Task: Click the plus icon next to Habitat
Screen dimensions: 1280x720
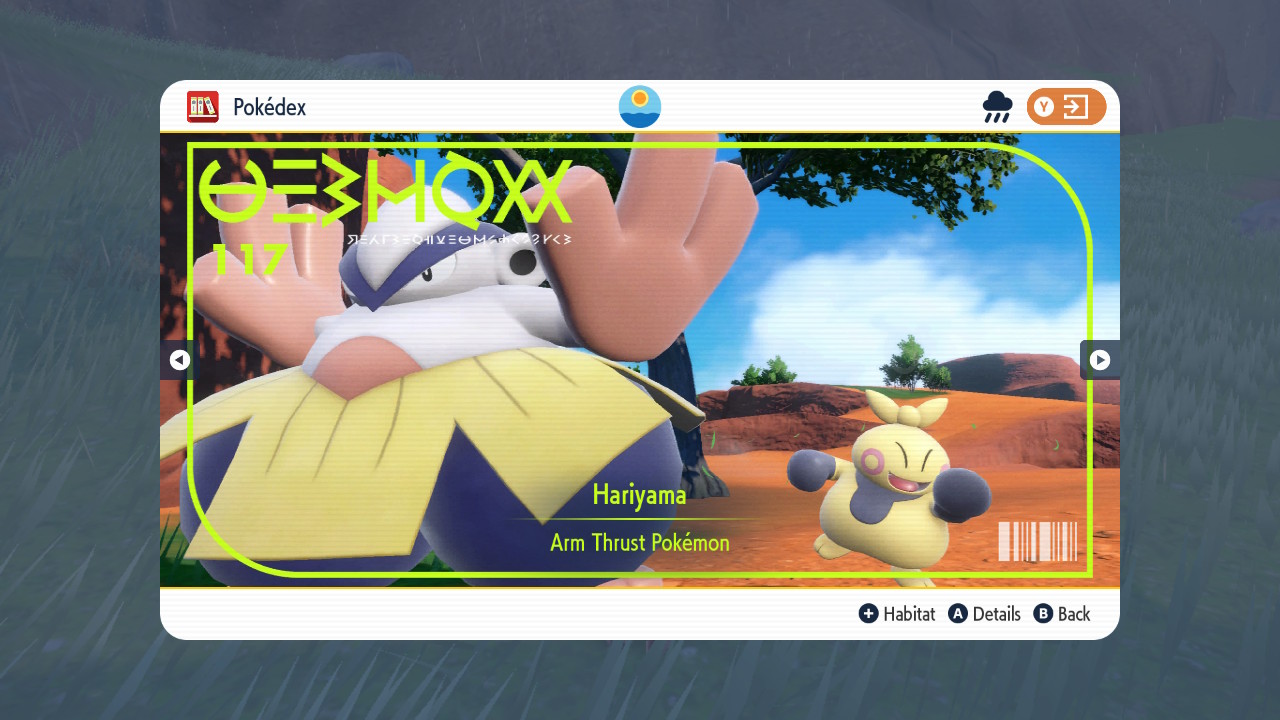Action: click(869, 614)
